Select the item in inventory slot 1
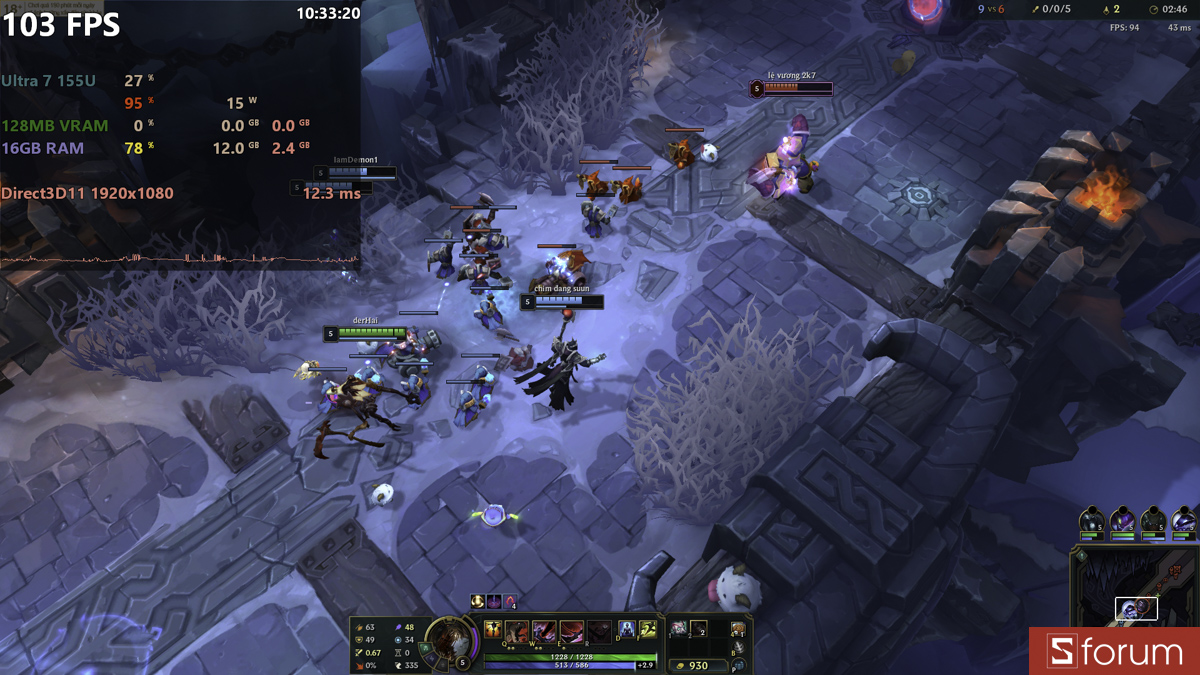 [679, 629]
